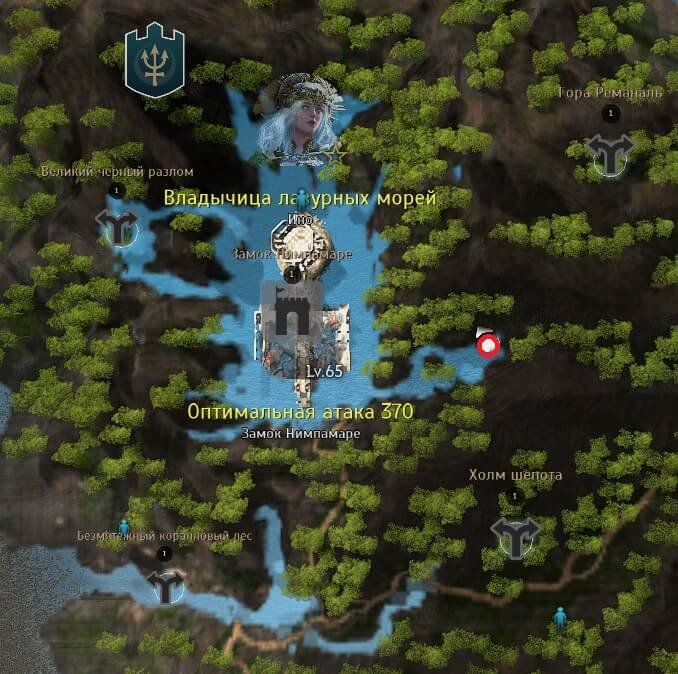Select the Безмятежный коралловый лес node marker
Image resolution: width=678 pixels, height=674 pixels.
coord(165,584)
